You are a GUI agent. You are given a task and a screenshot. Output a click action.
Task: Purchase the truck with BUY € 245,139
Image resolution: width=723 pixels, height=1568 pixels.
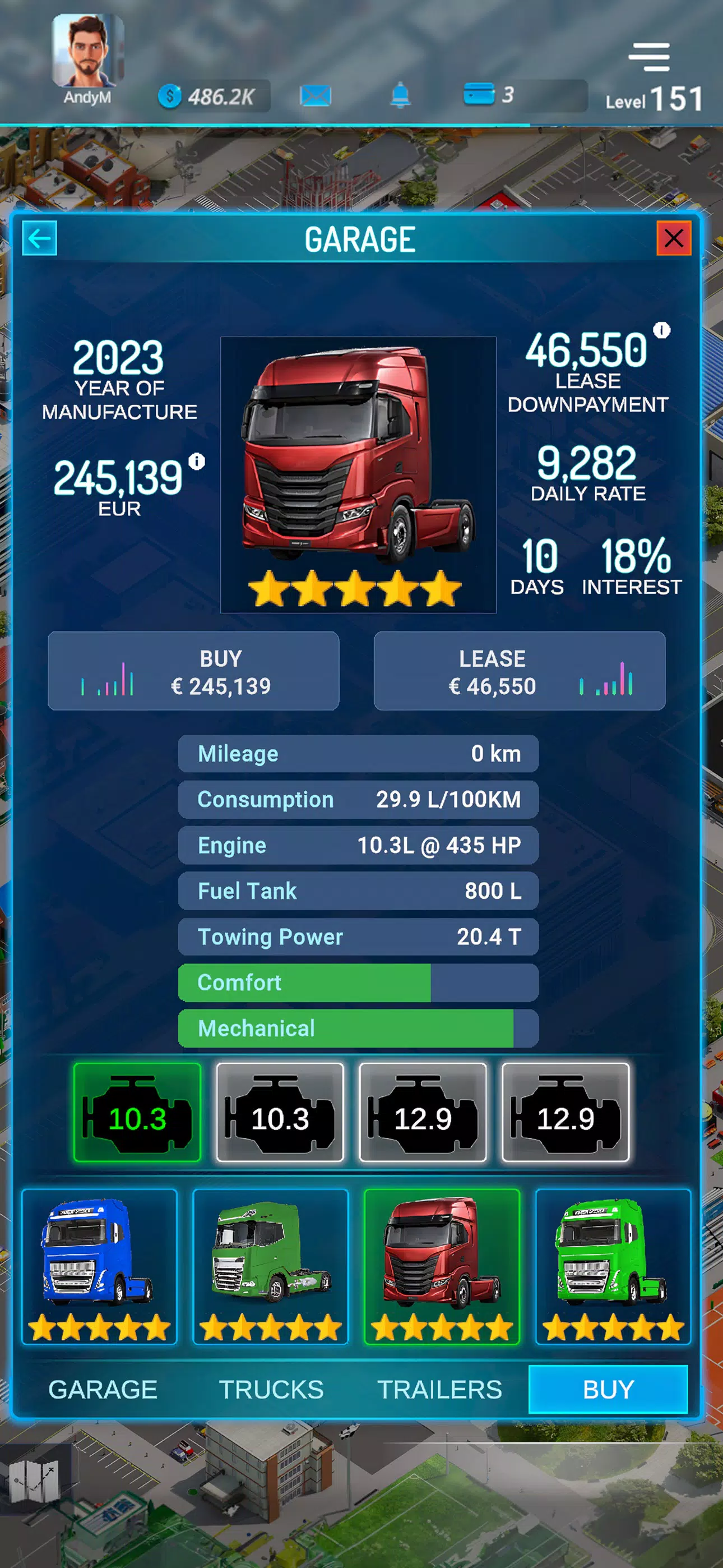click(193, 671)
